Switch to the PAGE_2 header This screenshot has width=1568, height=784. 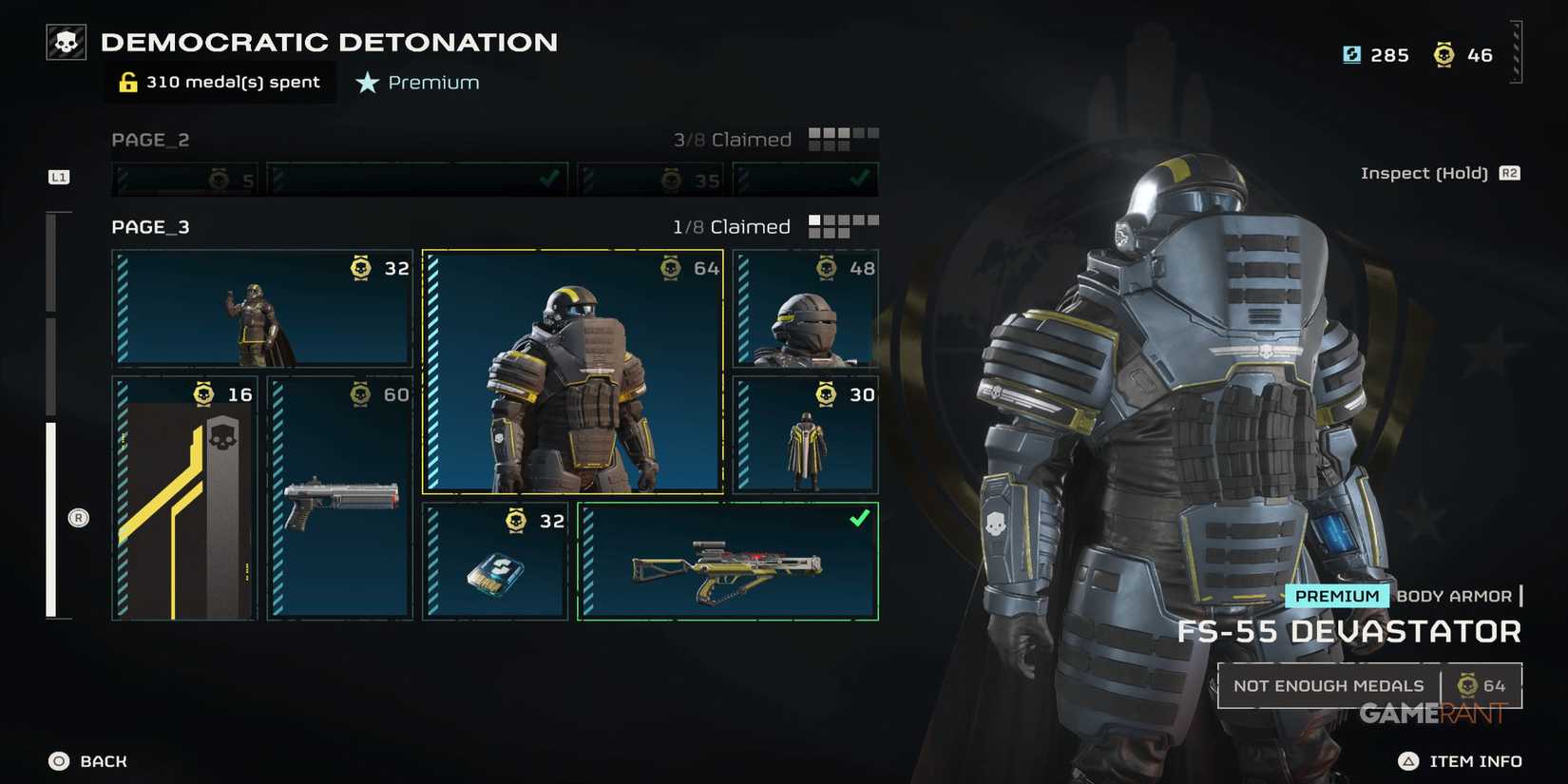150,139
